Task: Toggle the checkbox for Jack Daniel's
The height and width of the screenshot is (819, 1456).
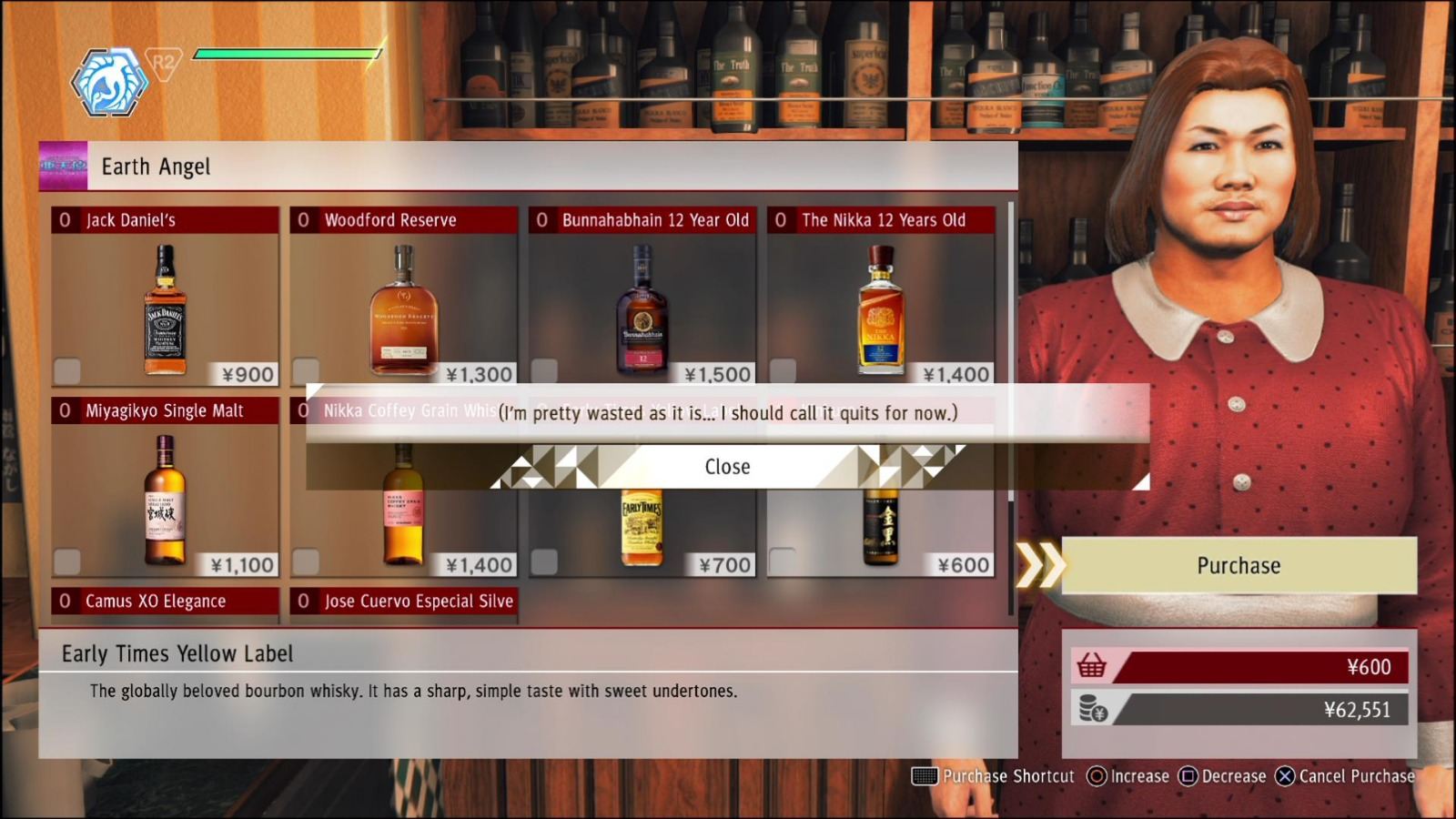Action: [66, 369]
